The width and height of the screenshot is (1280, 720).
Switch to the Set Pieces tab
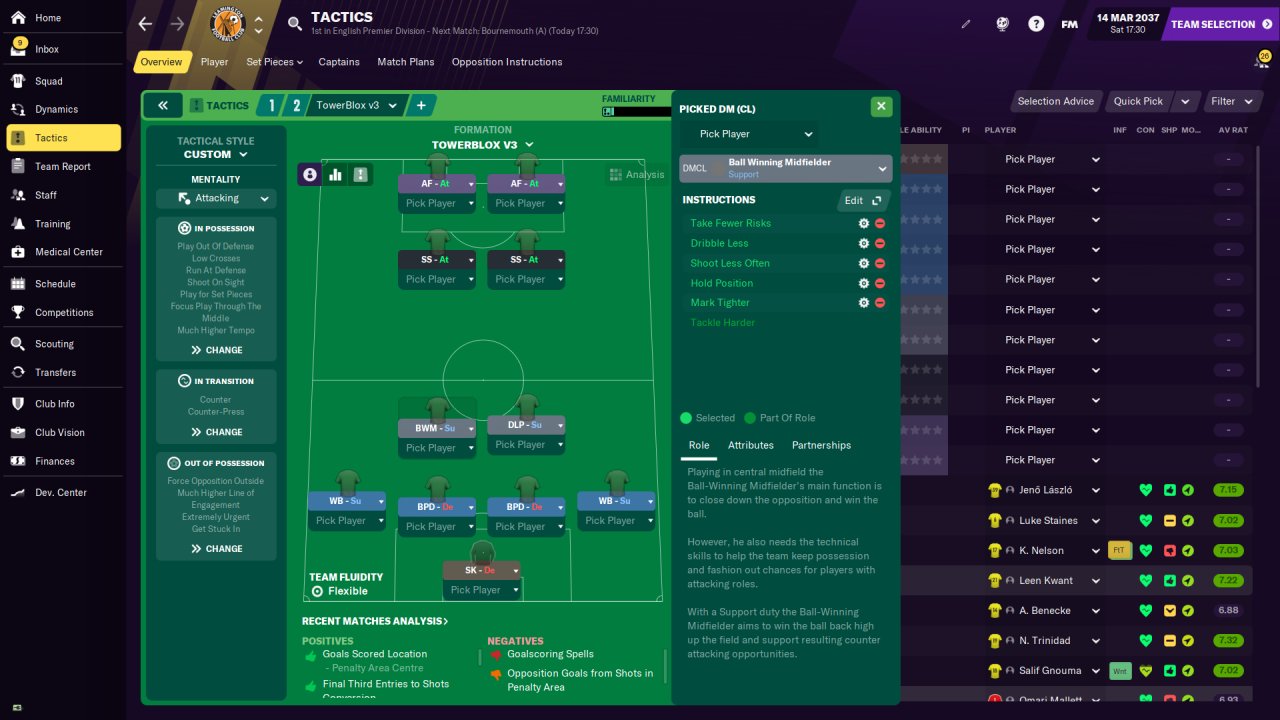click(x=270, y=62)
